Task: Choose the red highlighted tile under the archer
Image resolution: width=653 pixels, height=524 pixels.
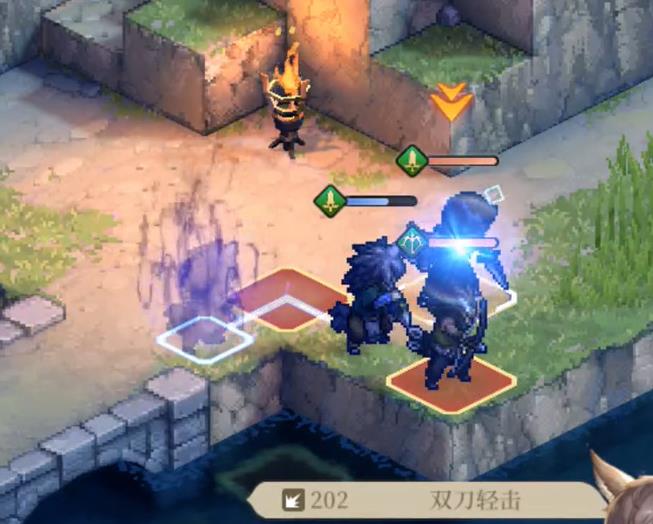Action: click(x=451, y=384)
